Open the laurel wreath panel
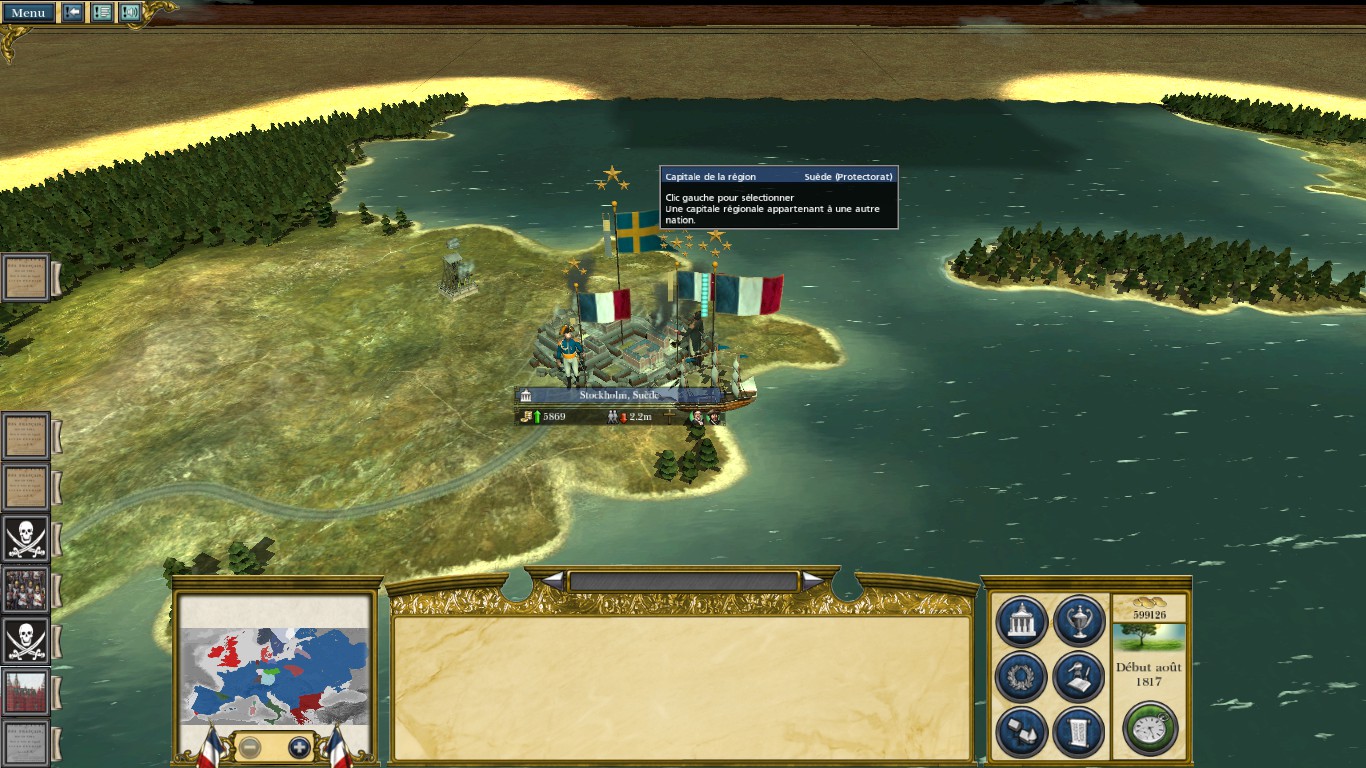 1021,677
